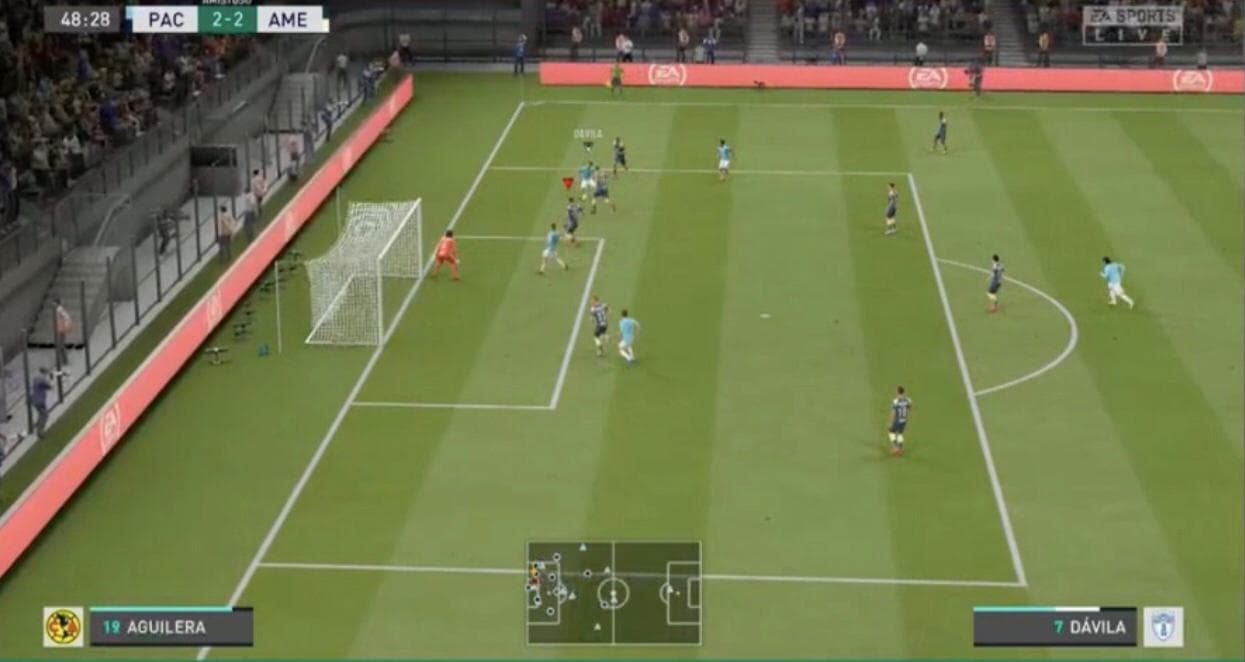The image size is (1245, 662).
Task: Click the pitch radar minimap
Action: pos(614,593)
